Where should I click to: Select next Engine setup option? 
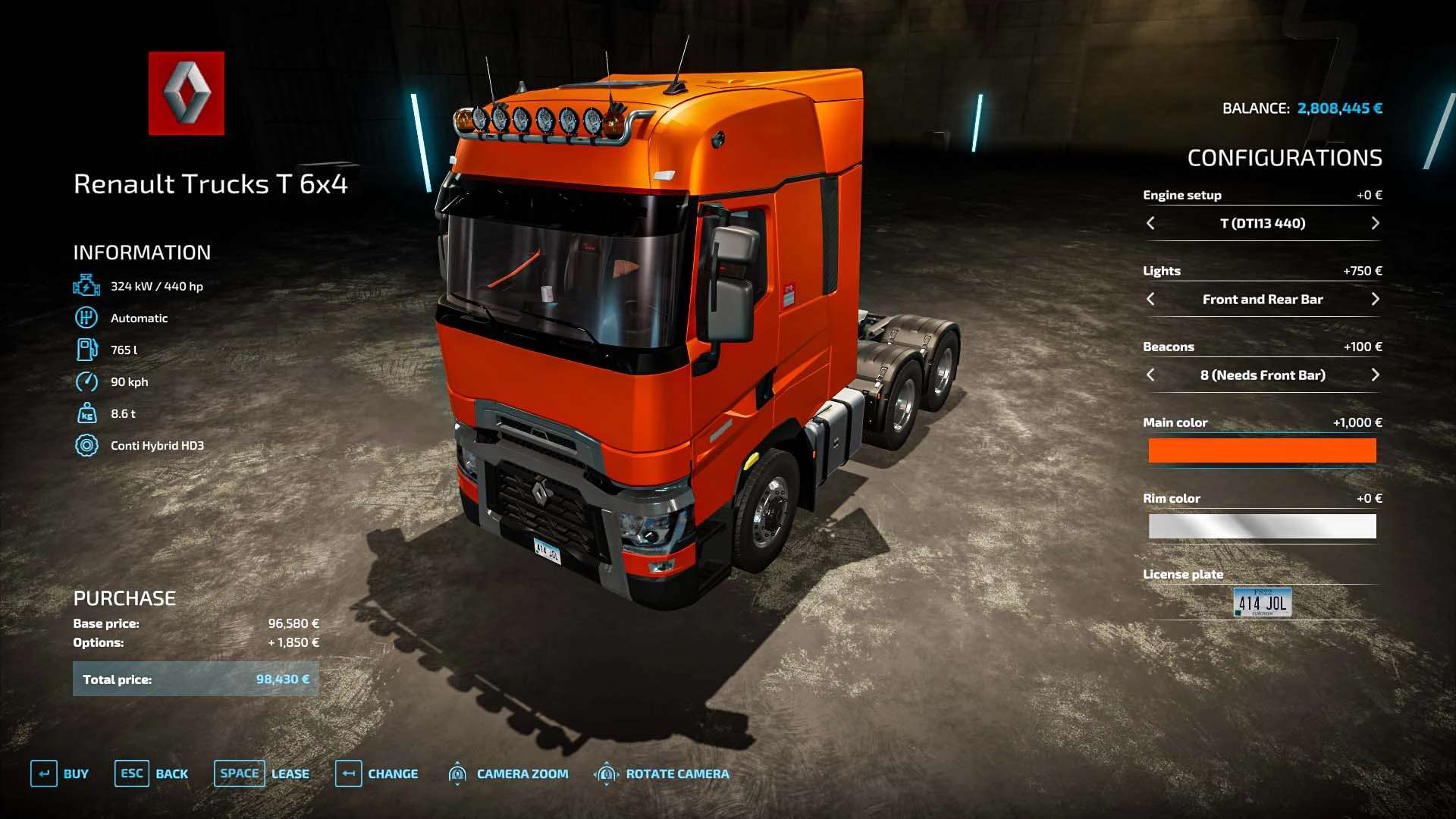pos(1375,223)
